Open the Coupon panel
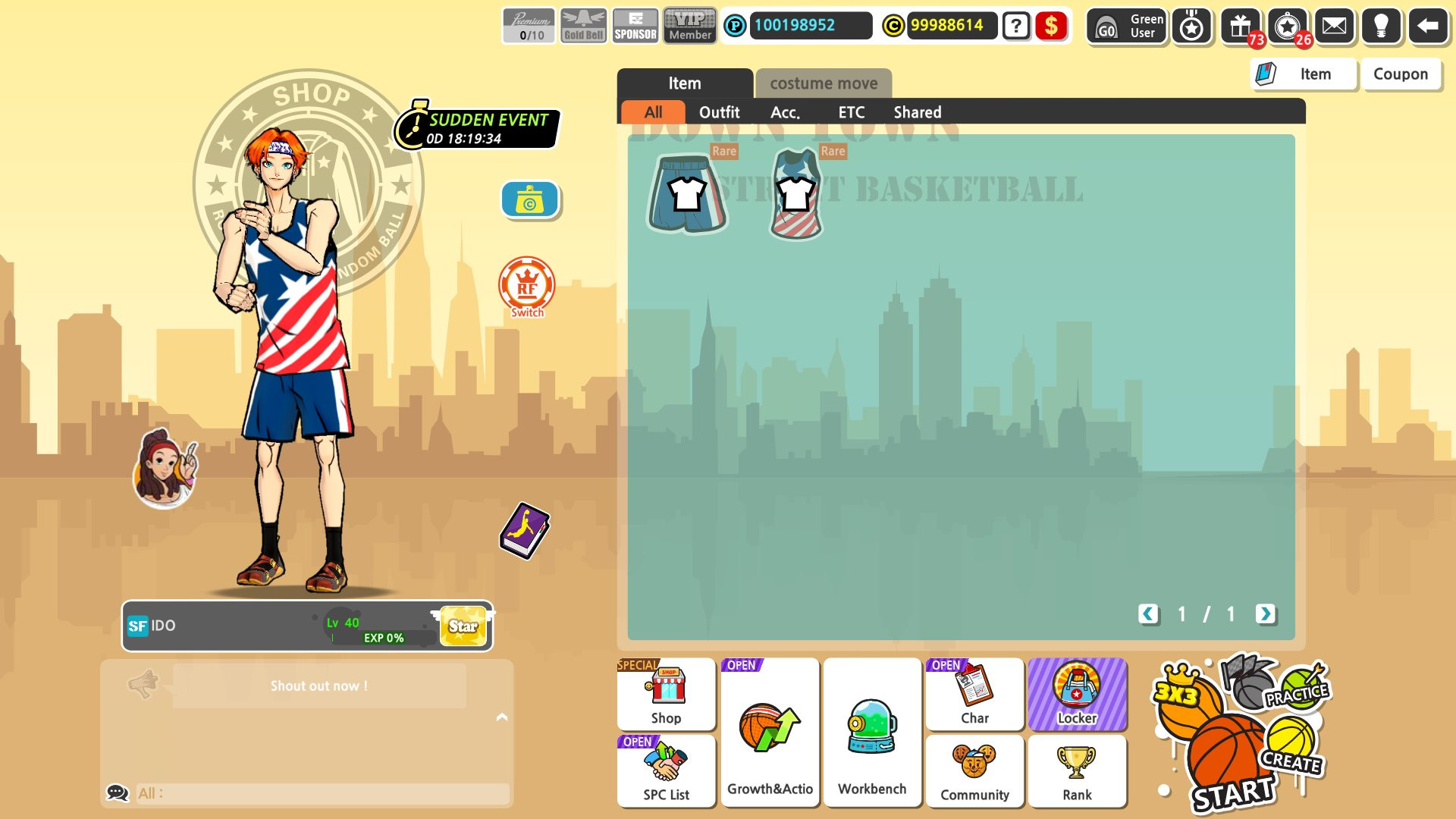Image resolution: width=1456 pixels, height=819 pixels. pyautogui.click(x=1401, y=74)
